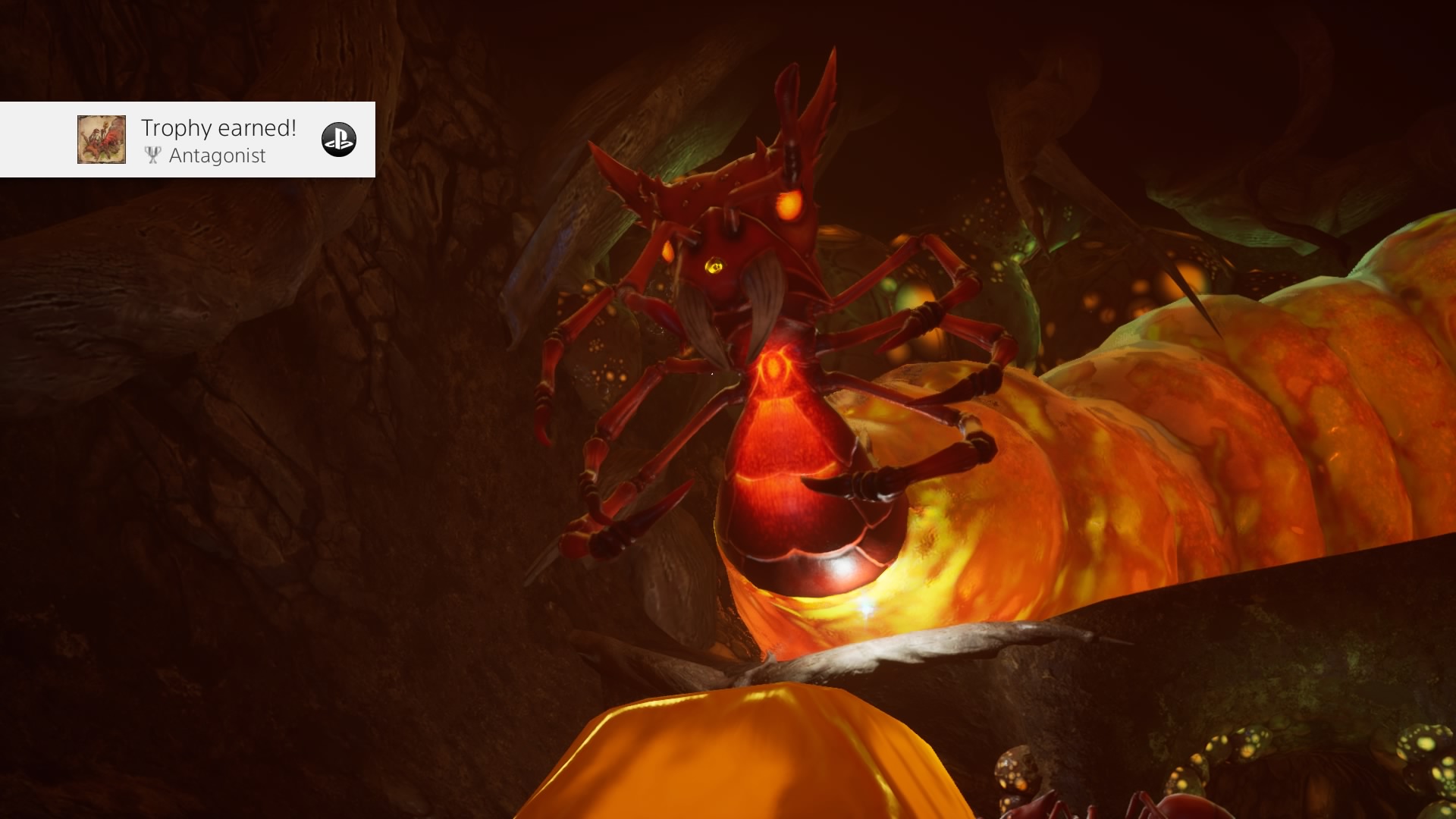The width and height of the screenshot is (1456, 819).
Task: Select the PlayStation logo on the notification
Action: (338, 140)
